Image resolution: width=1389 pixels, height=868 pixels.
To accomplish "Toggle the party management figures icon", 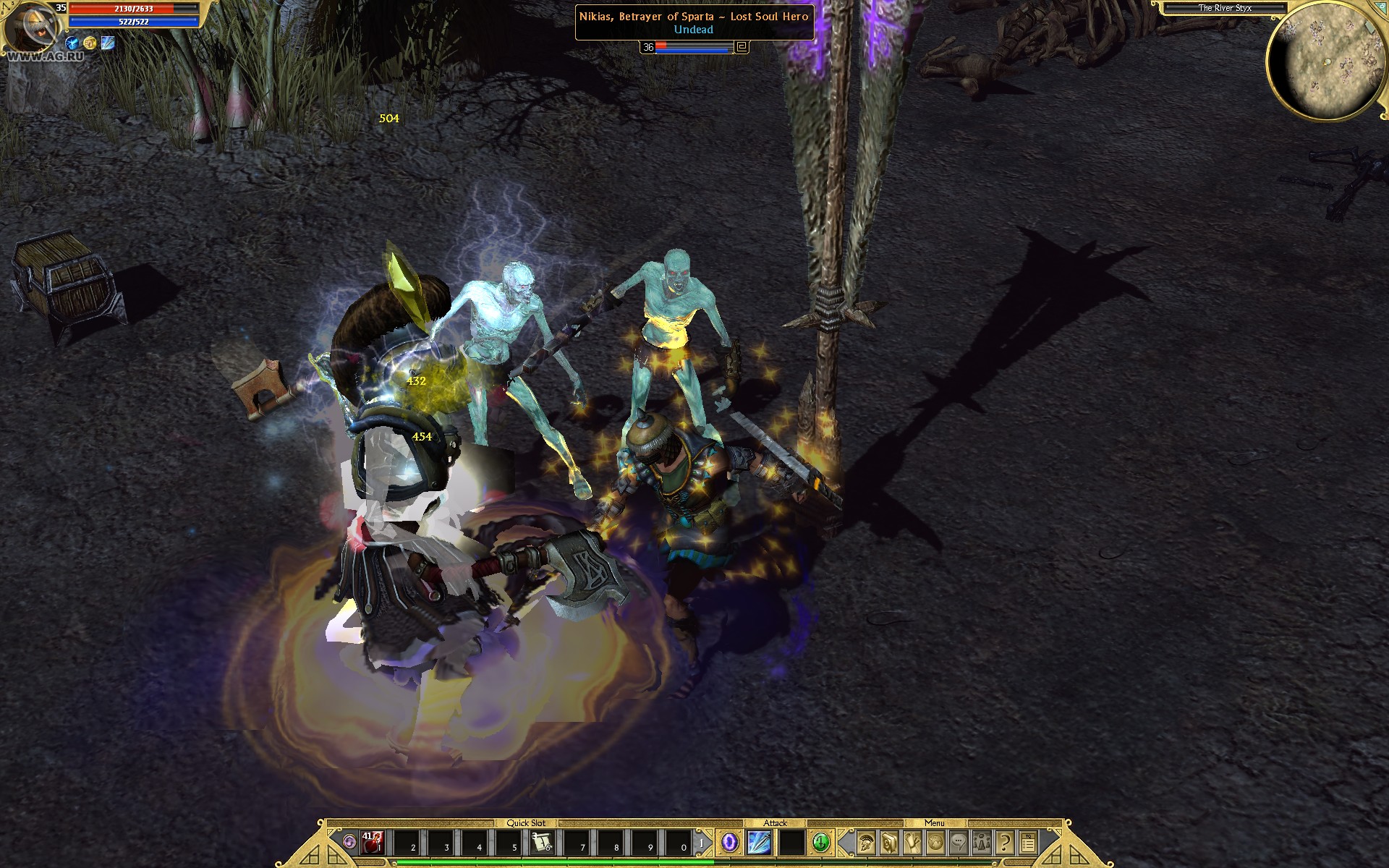I will [x=981, y=843].
